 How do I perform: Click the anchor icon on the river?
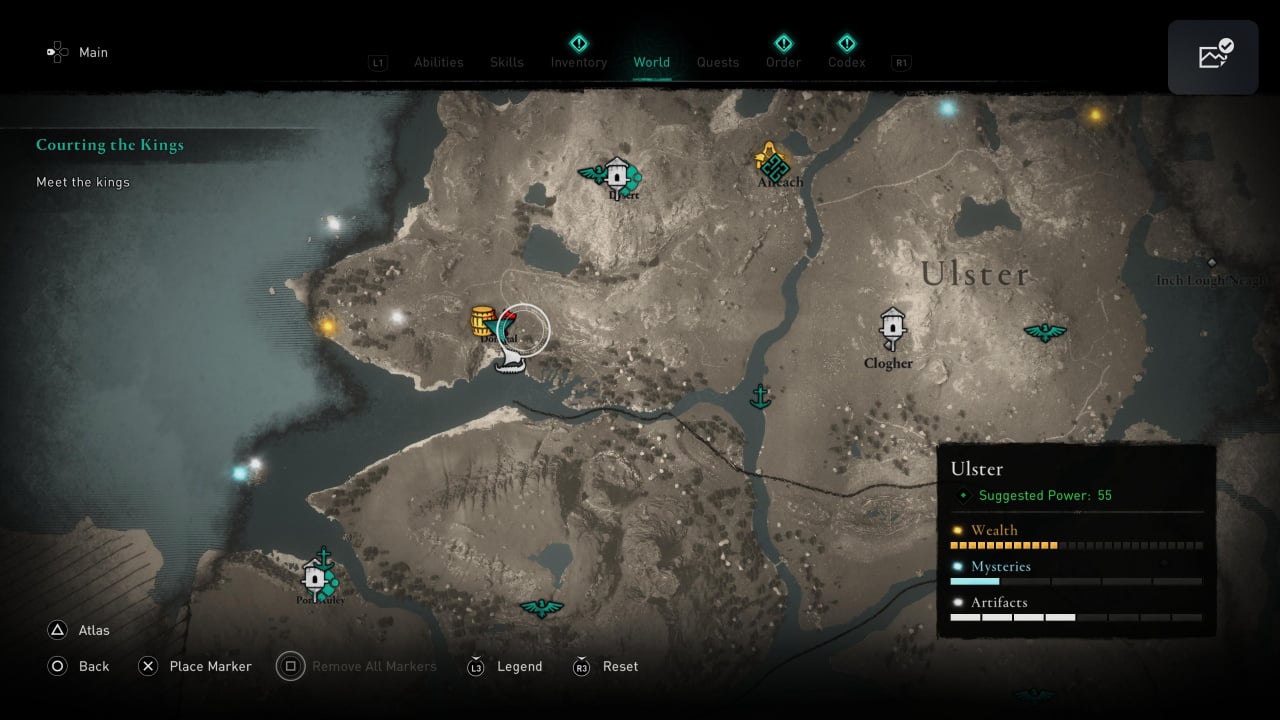(761, 396)
